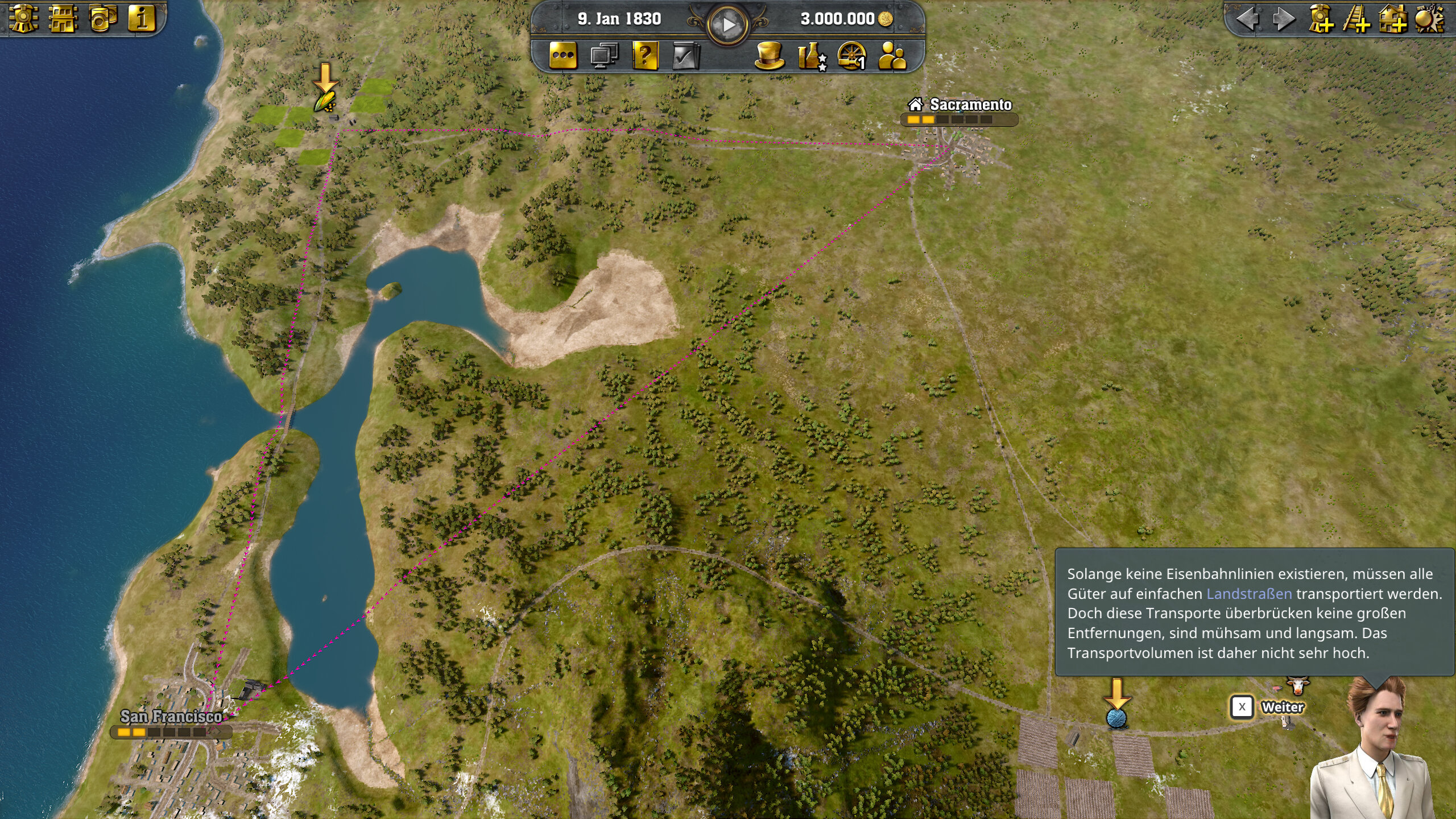
Task: Open the two-people personnel icon
Action: click(892, 56)
